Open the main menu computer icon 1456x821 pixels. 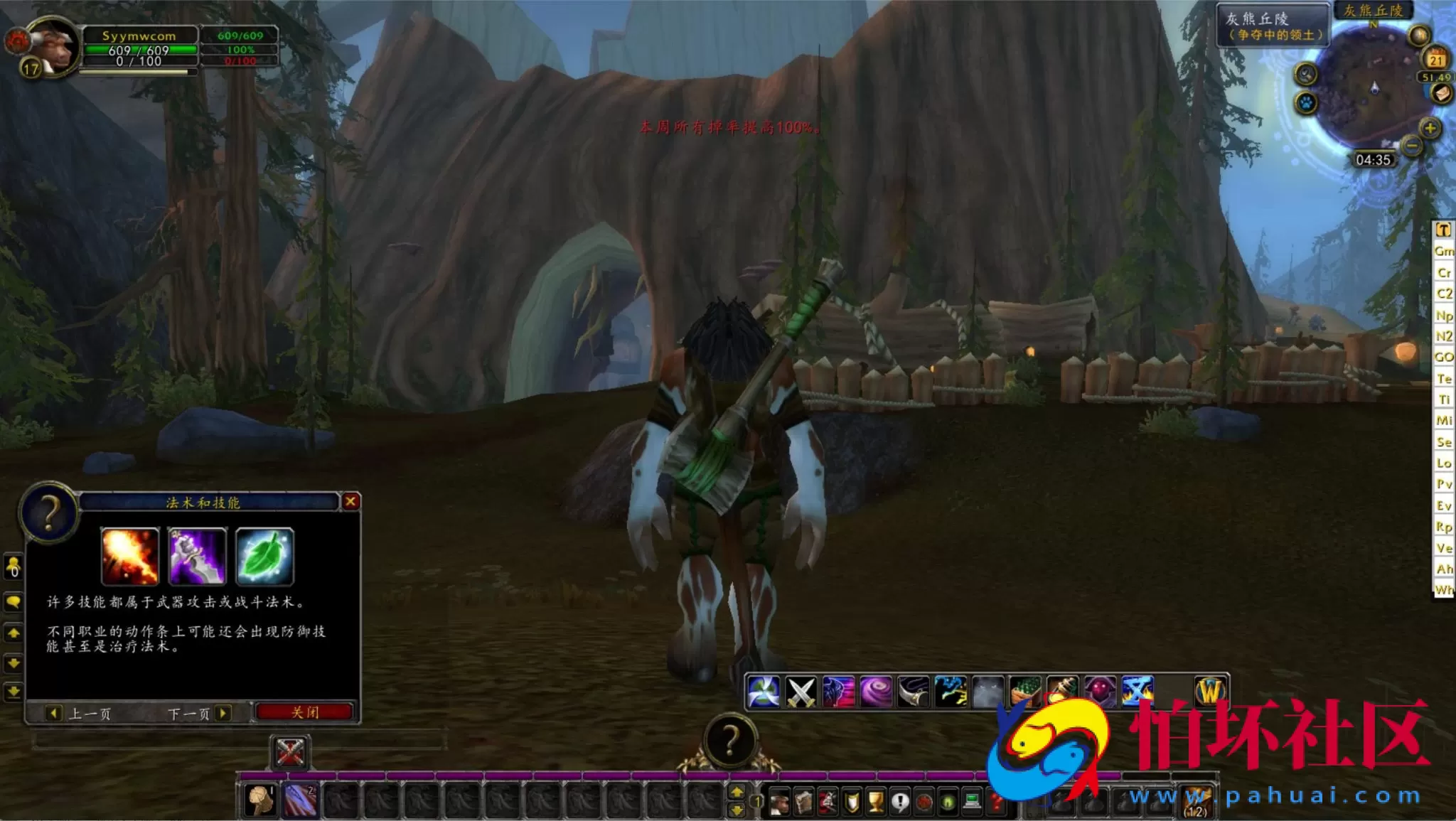(x=972, y=802)
